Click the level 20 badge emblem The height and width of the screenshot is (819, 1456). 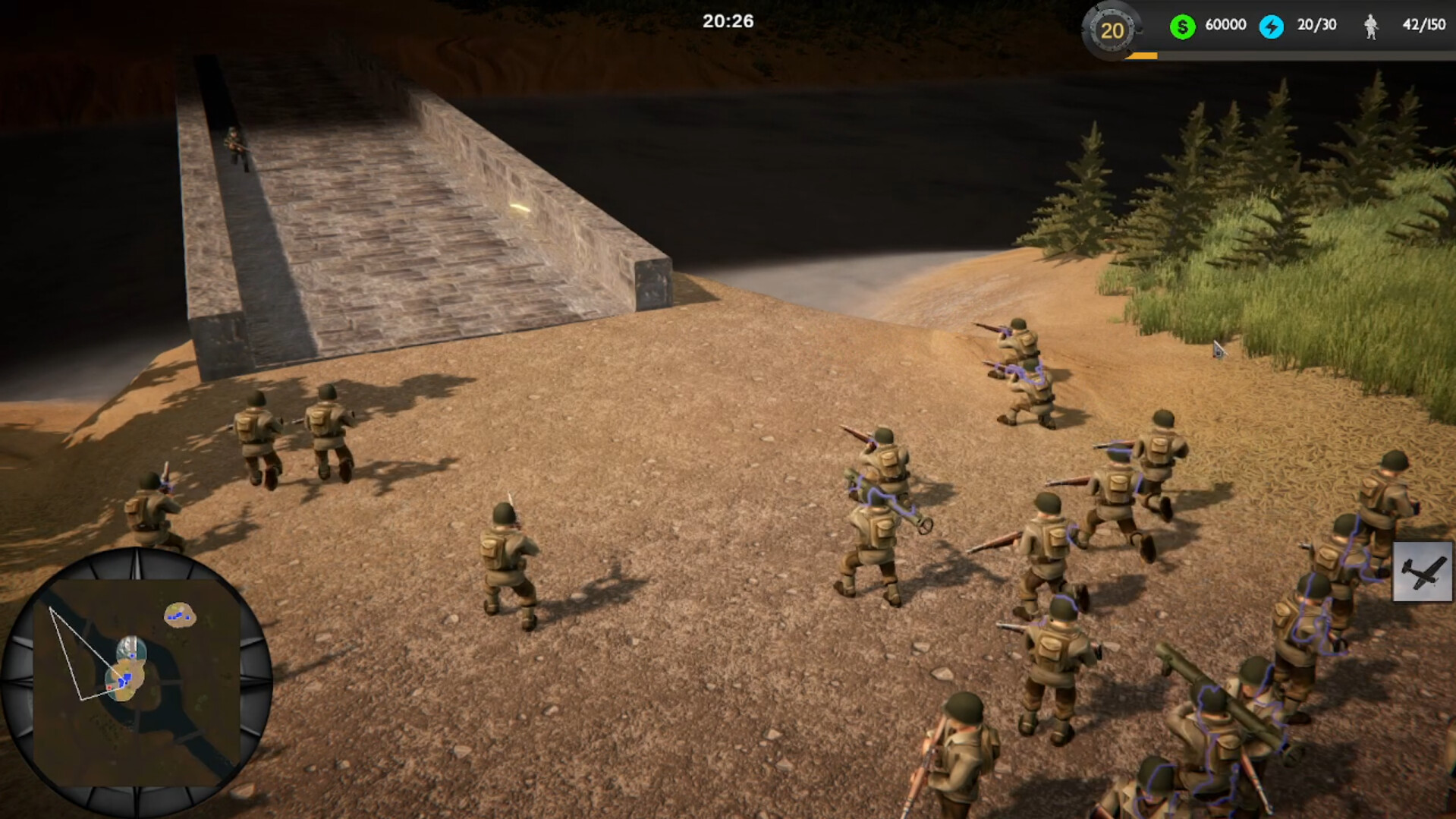[x=1112, y=32]
